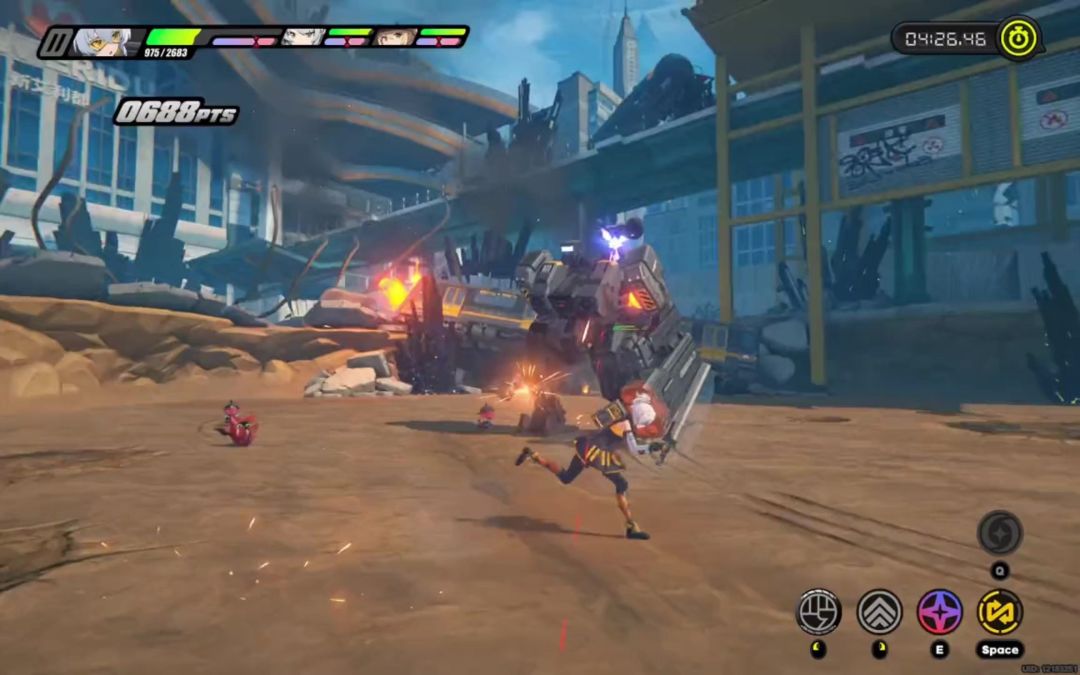Pause the game with the pause button
1080x675 pixels.
click(x=55, y=43)
